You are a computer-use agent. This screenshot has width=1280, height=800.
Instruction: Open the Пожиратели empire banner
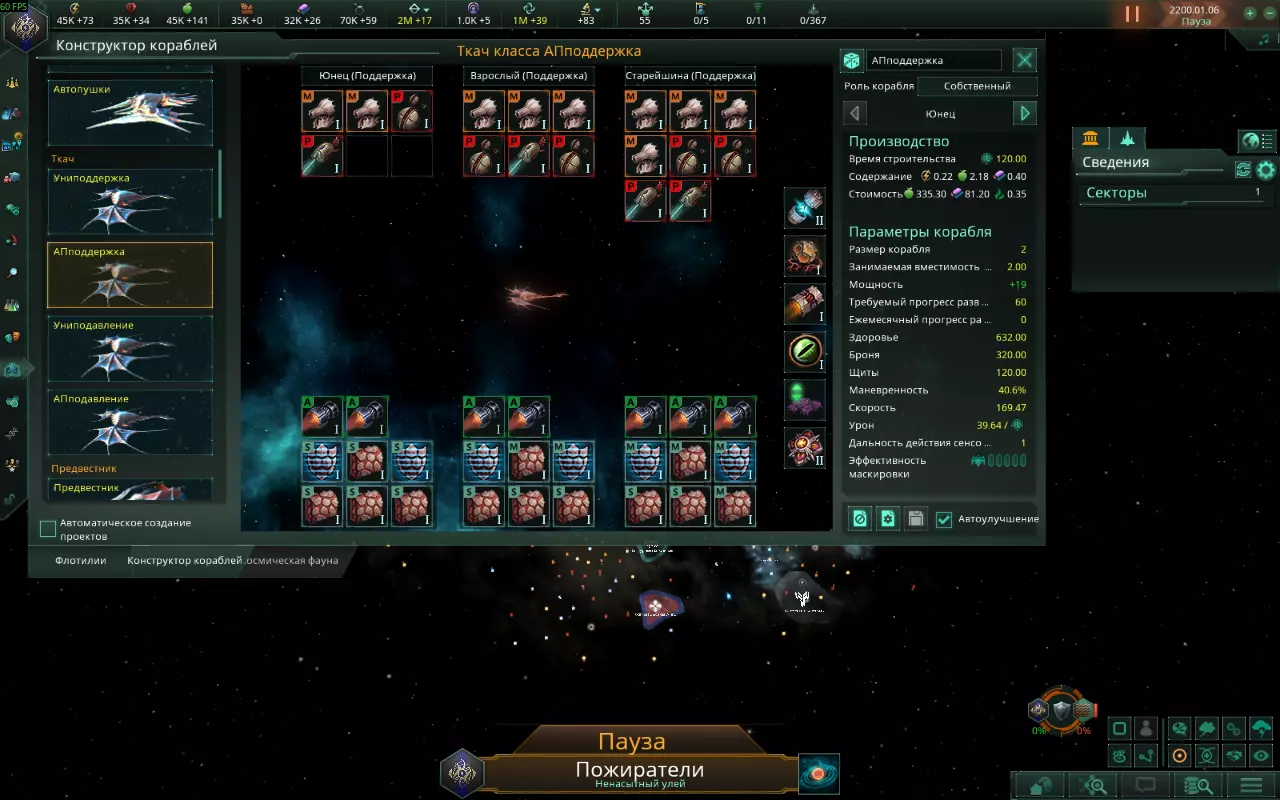[640, 773]
